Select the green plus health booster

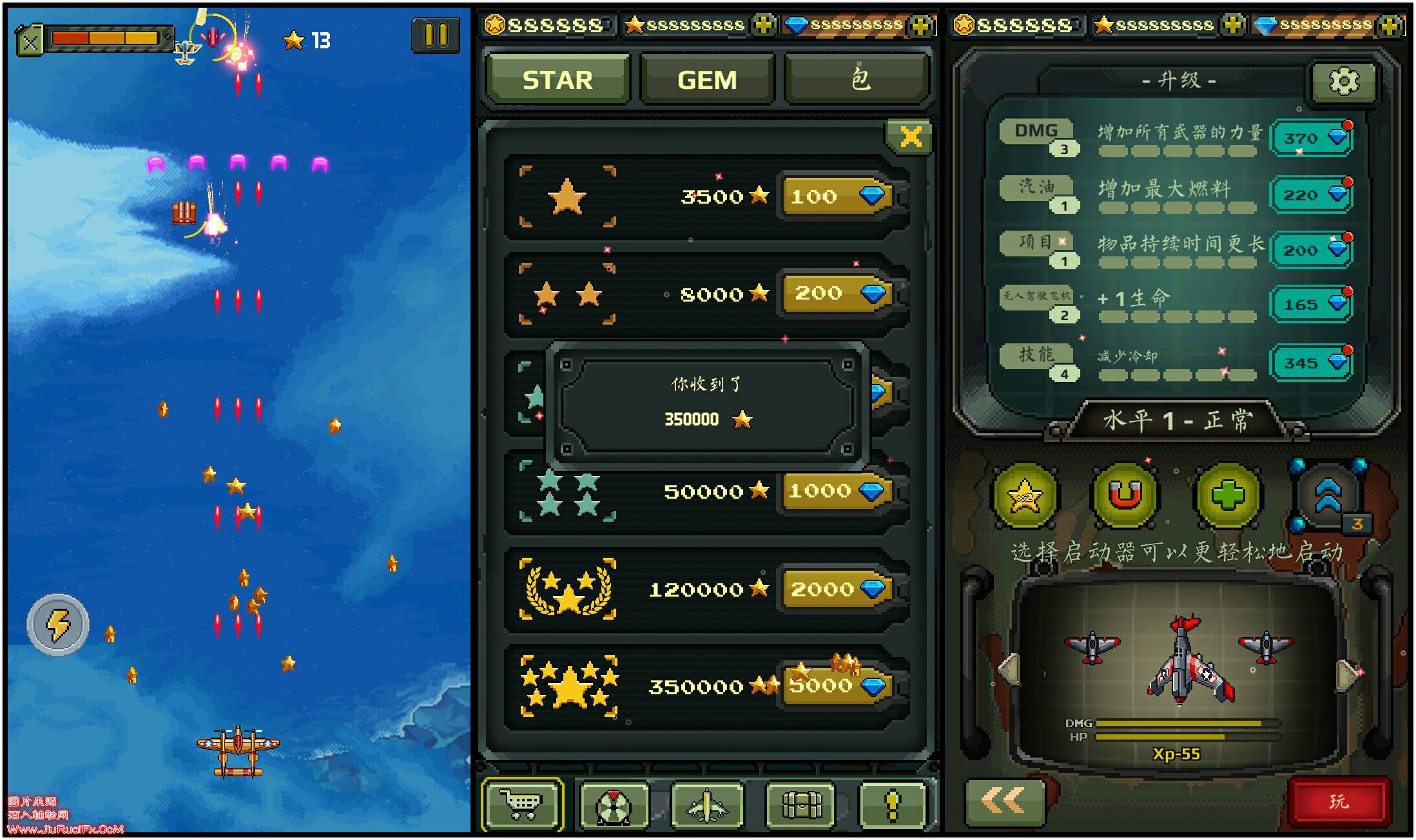pyautogui.click(x=1227, y=495)
